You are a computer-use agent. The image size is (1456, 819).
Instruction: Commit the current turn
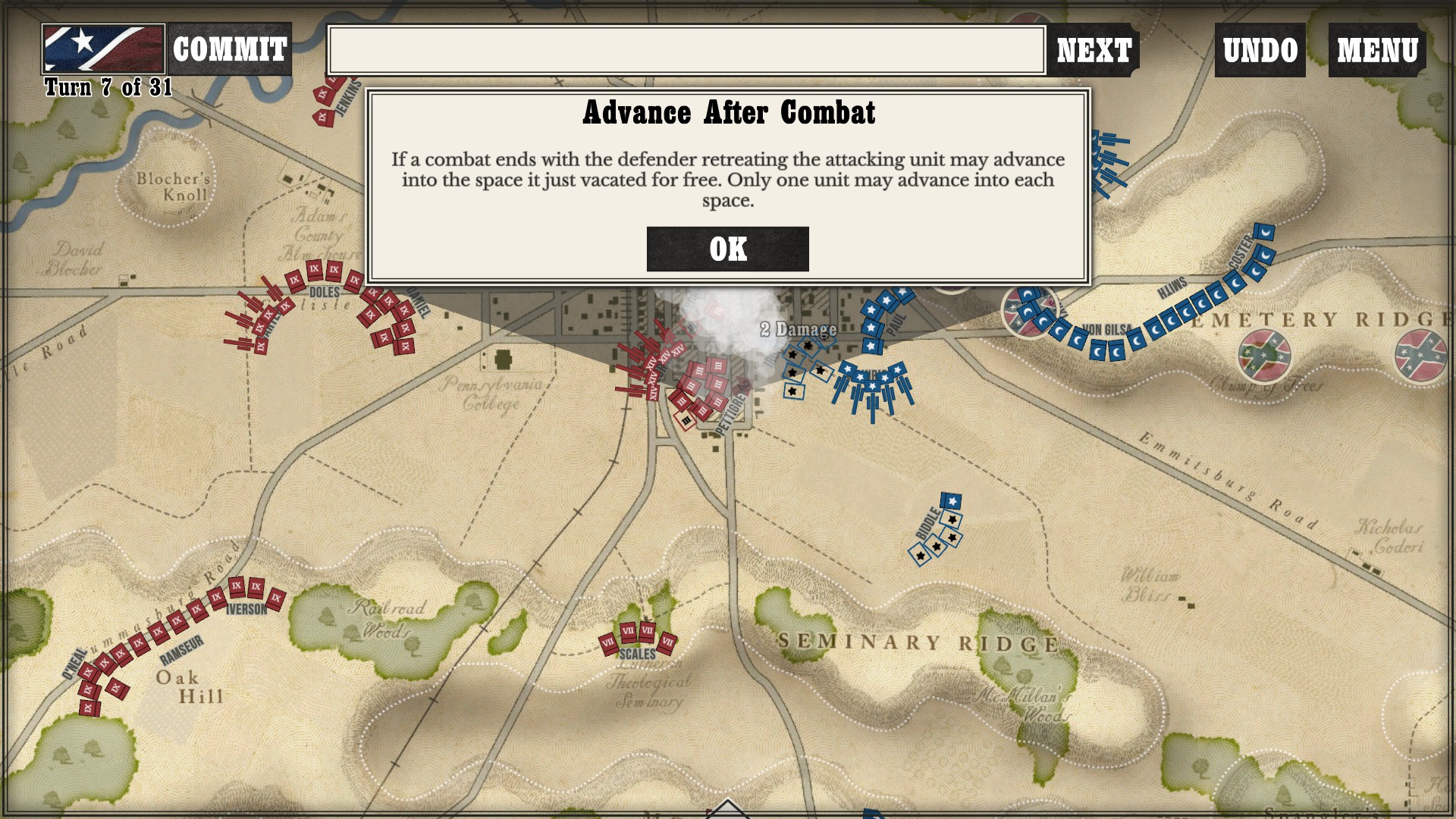(x=229, y=49)
